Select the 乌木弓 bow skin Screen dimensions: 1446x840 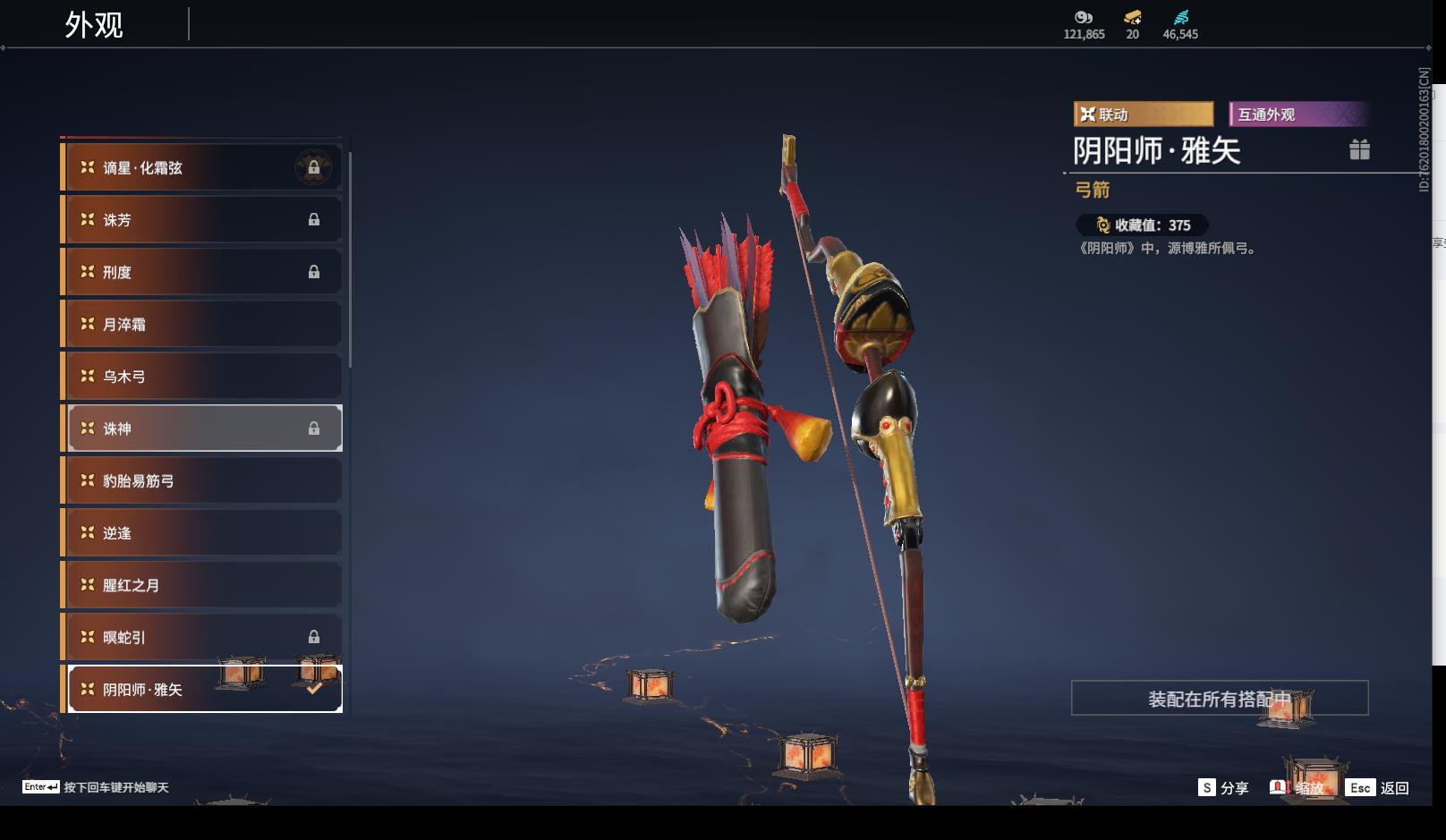tap(204, 377)
